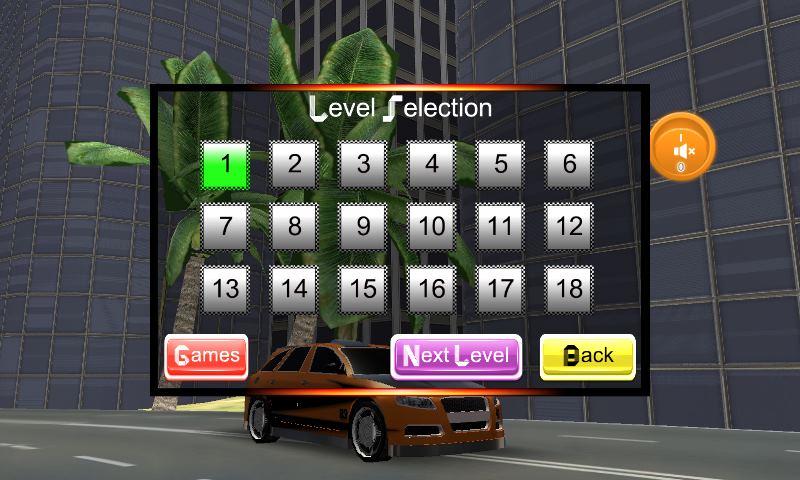Choose level 5 tile
The image size is (800, 480).
coord(501,164)
